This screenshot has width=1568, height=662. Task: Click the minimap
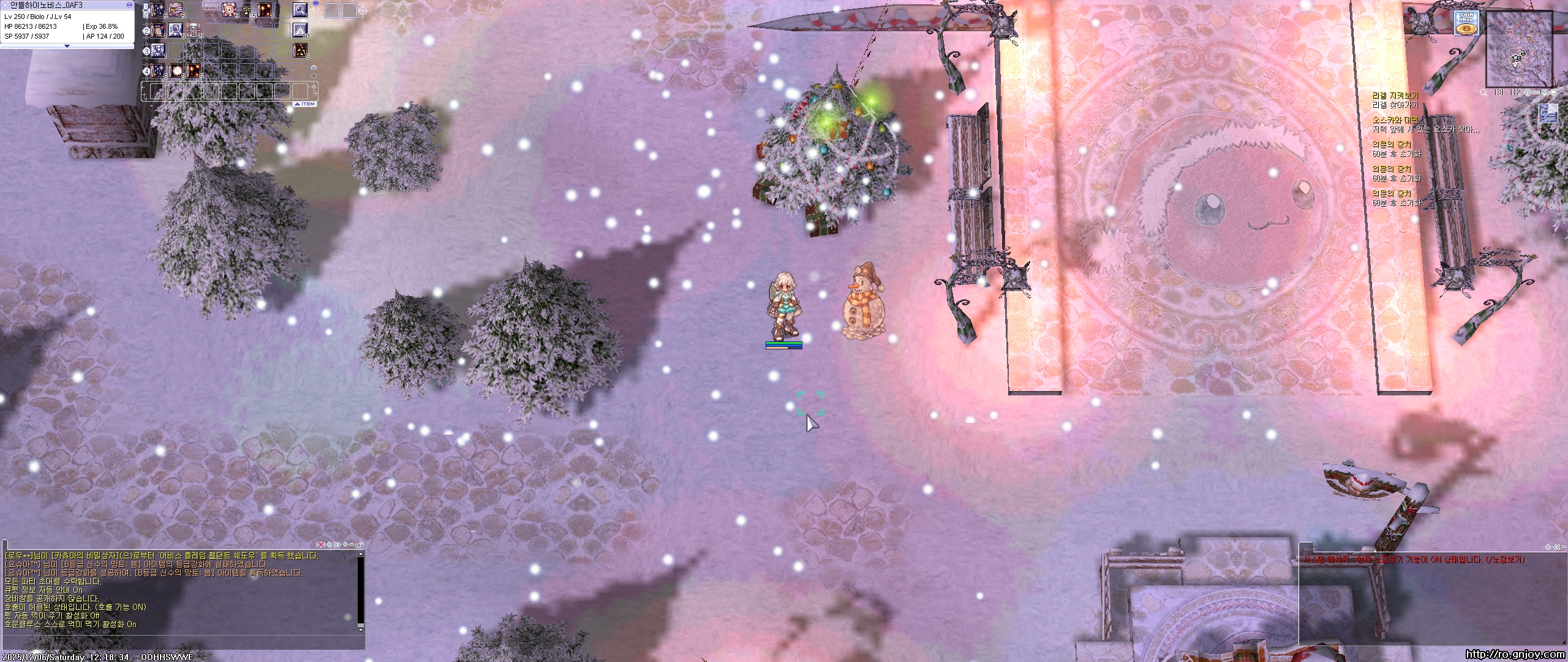click(x=1519, y=49)
